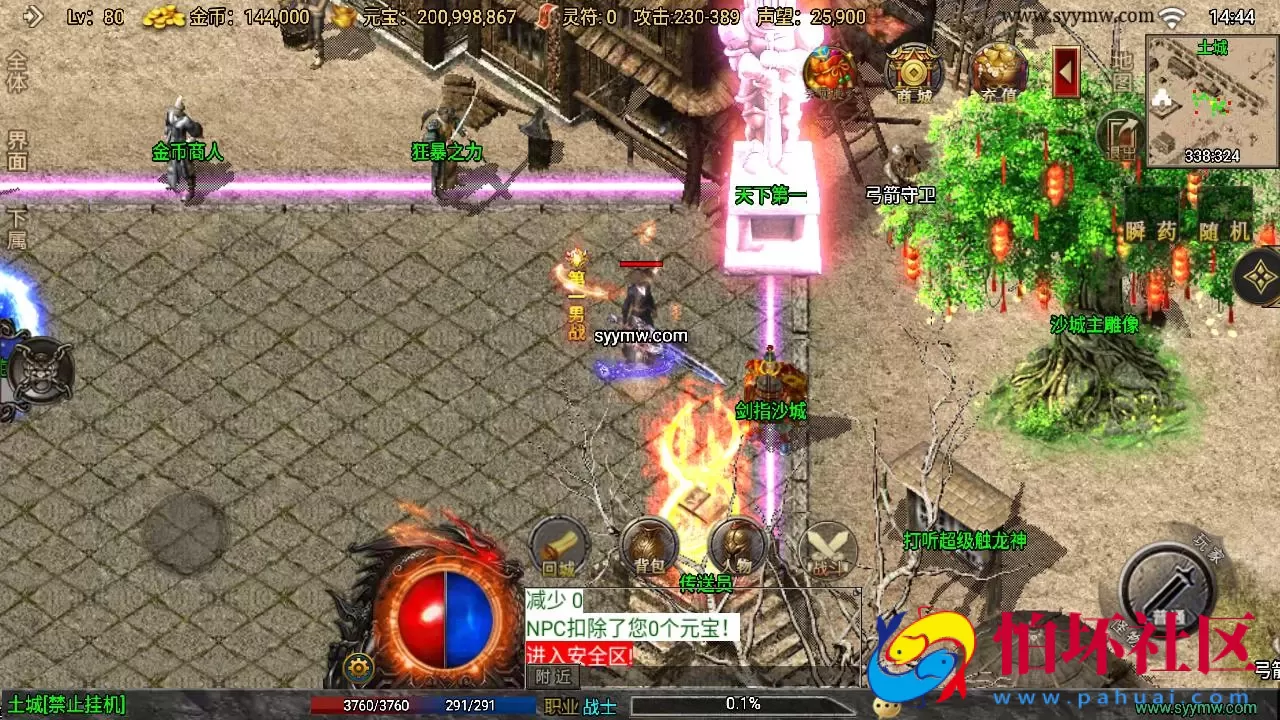The image size is (1280, 720).
Task: Open the 人物 character panel icon
Action: click(x=737, y=548)
